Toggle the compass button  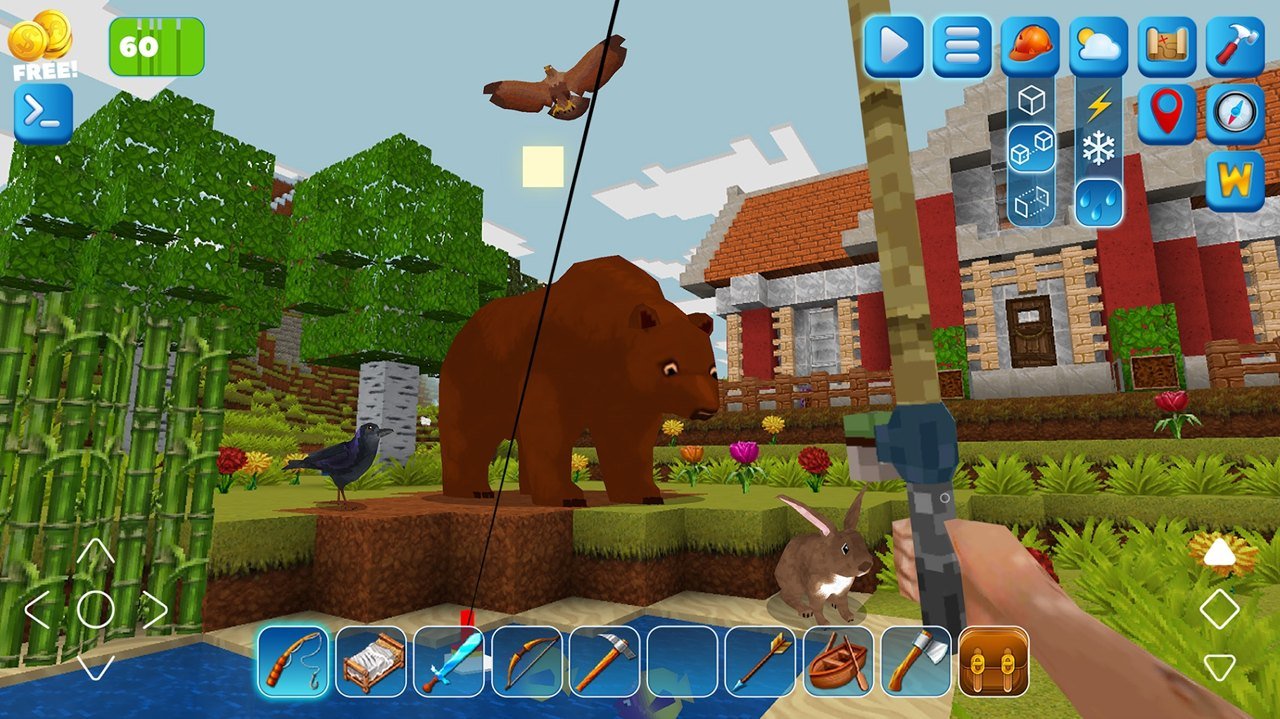pos(1235,114)
